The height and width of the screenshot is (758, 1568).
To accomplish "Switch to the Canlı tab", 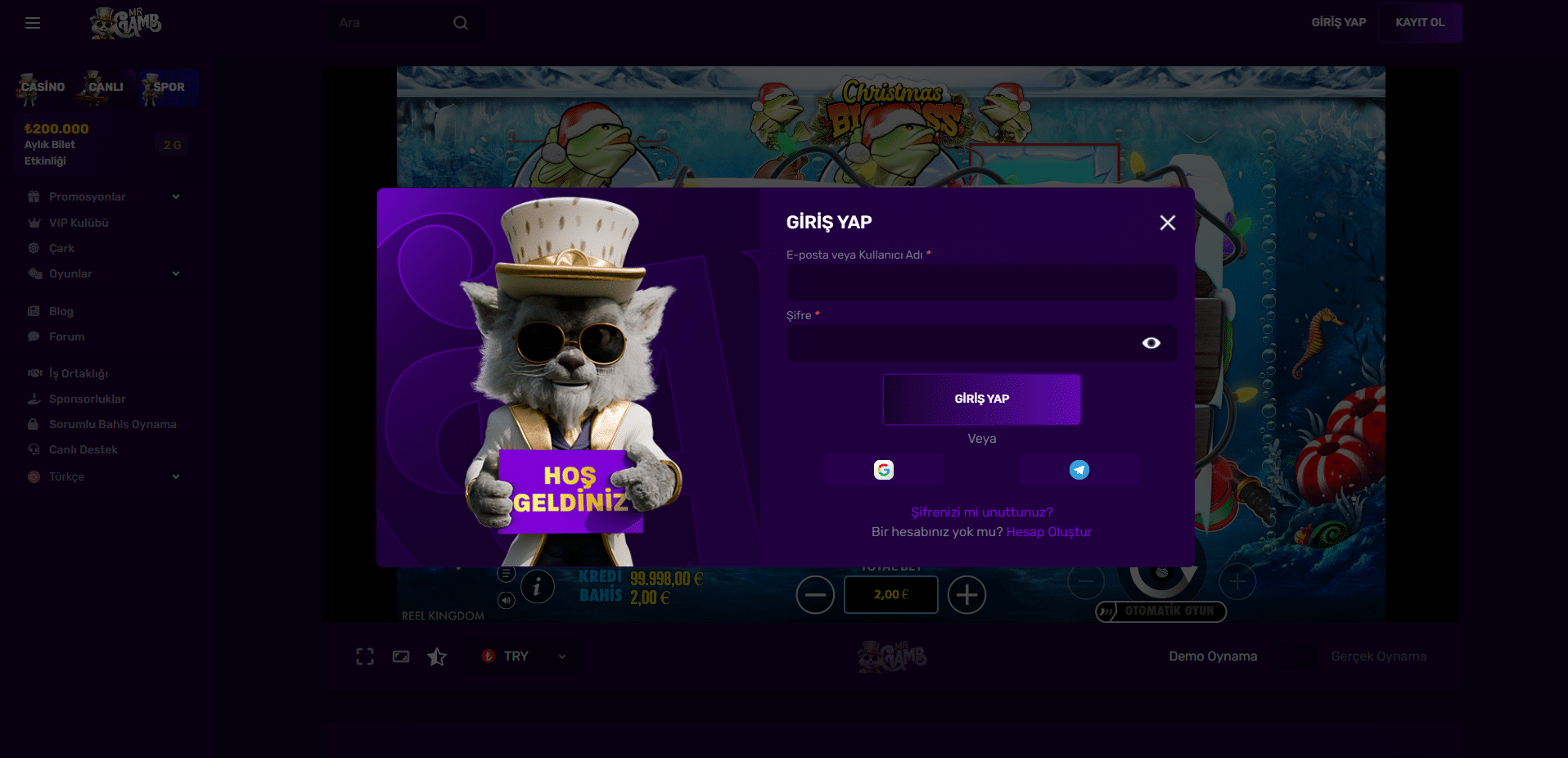I will click(105, 88).
